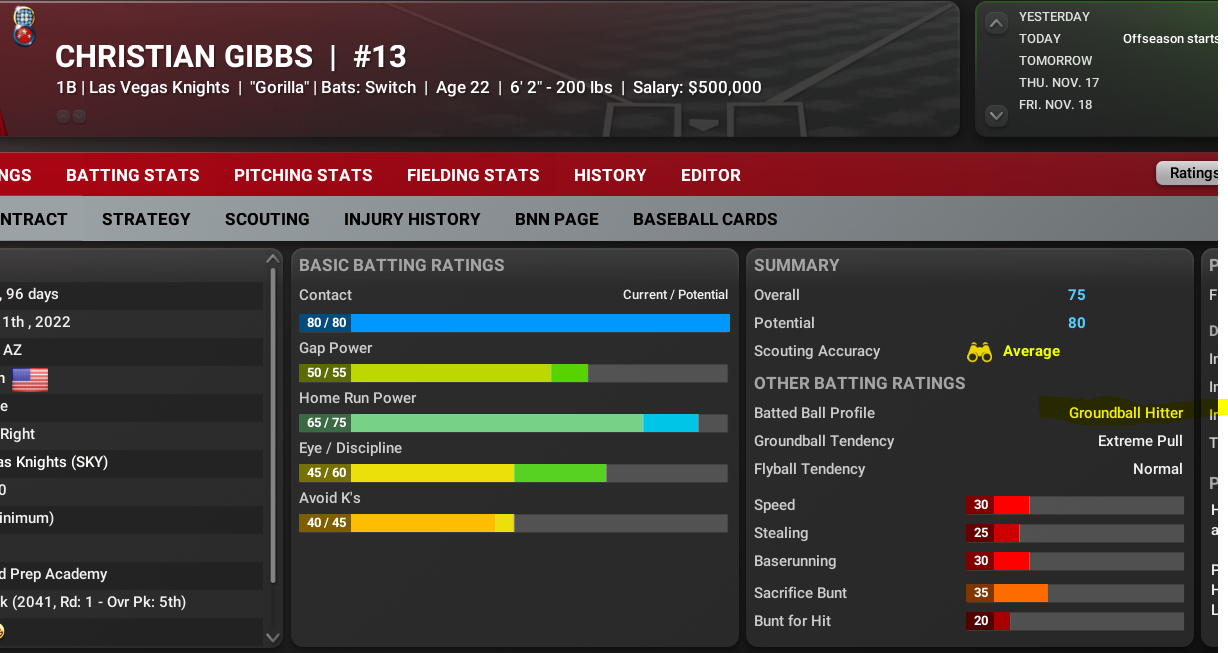Open the player History tab
The height and width of the screenshot is (653, 1228).
click(x=610, y=175)
